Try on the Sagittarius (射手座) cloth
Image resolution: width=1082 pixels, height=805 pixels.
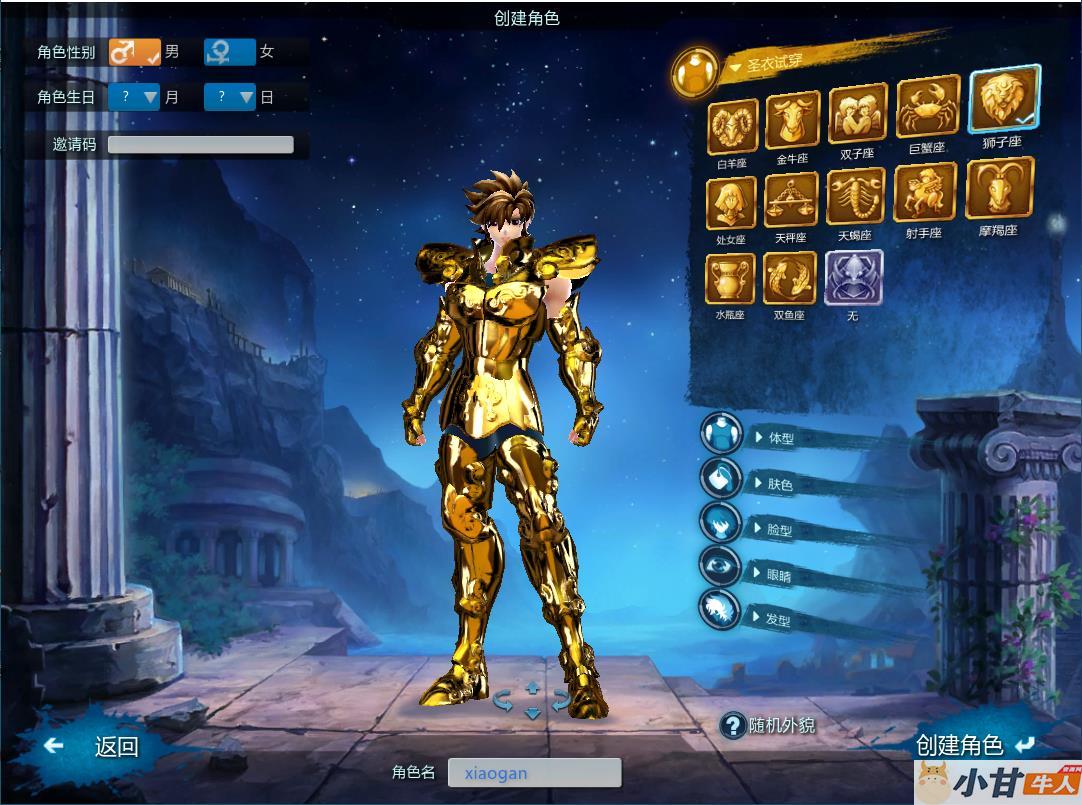point(924,193)
